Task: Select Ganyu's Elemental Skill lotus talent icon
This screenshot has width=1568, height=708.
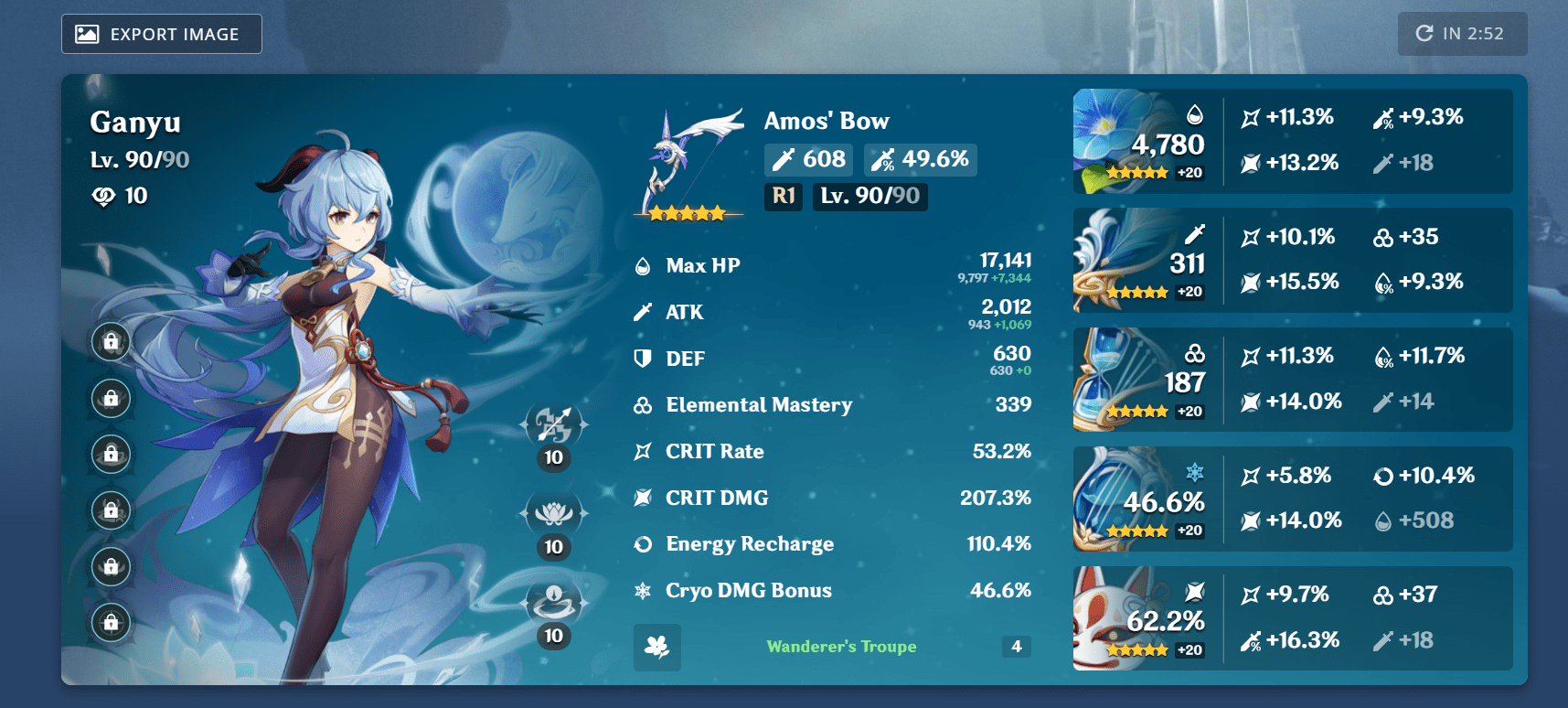Action: (553, 514)
